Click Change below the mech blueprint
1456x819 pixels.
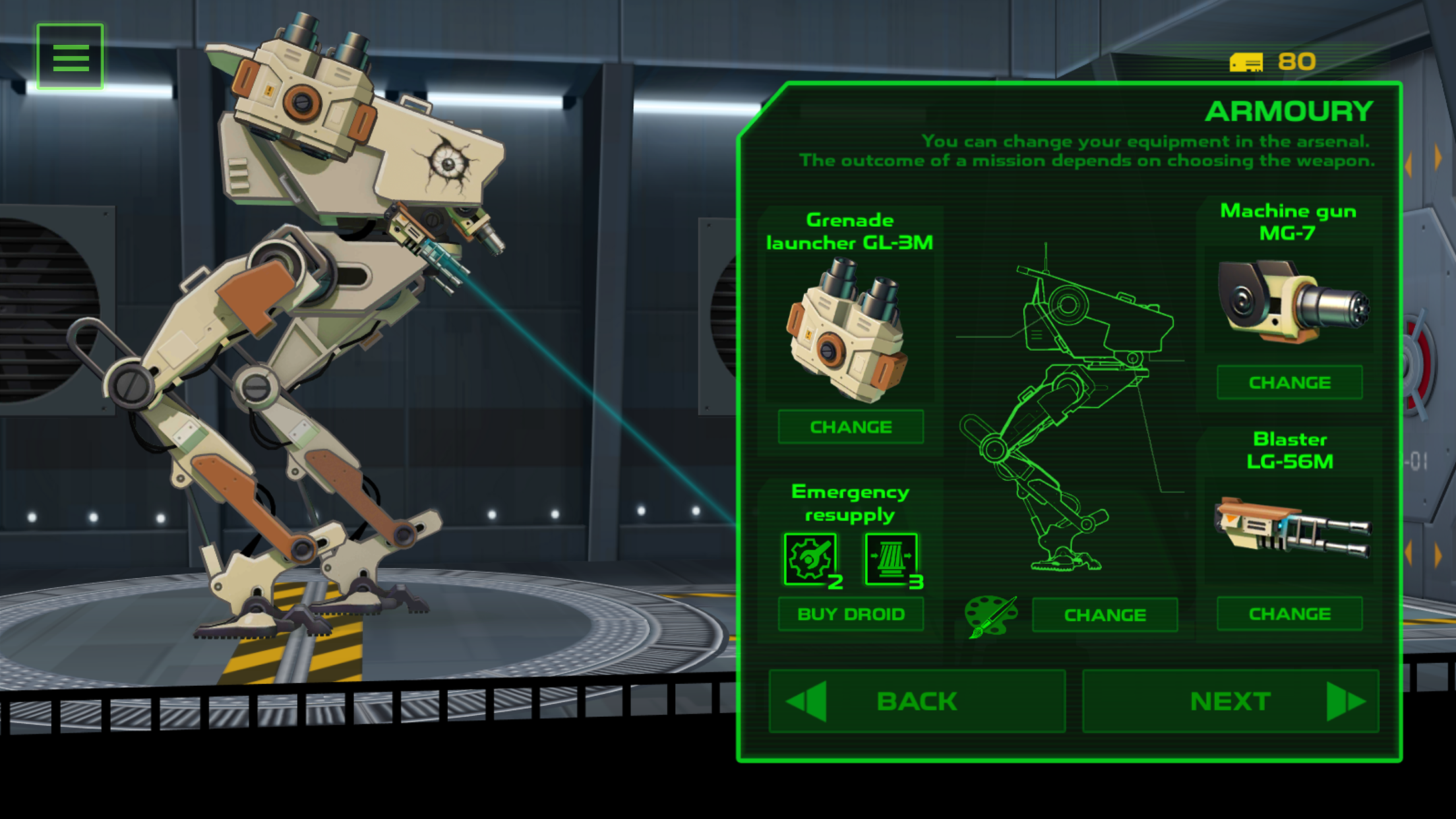1105,615
